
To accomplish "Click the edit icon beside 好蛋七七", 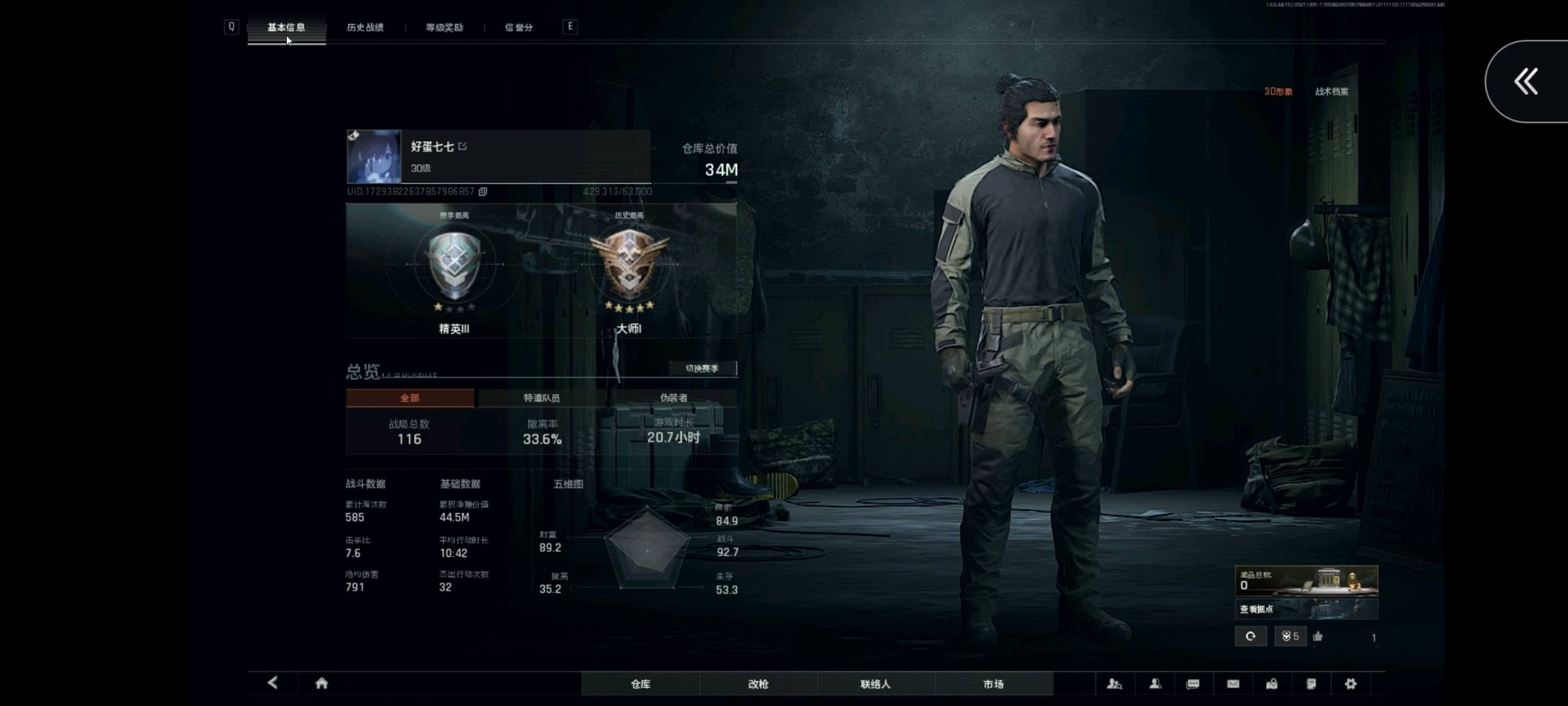I will tap(463, 146).
